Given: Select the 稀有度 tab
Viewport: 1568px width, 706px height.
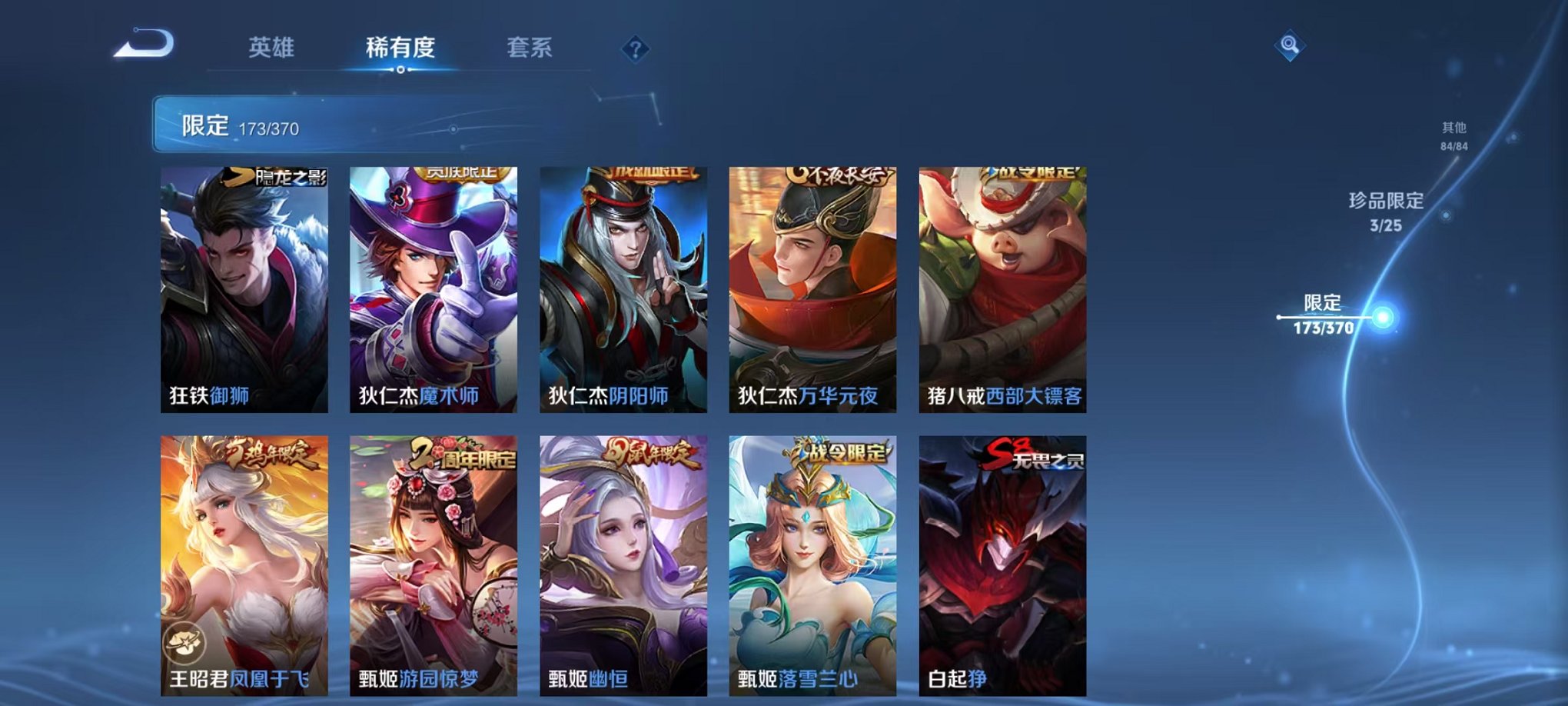Looking at the screenshot, I should 400,46.
